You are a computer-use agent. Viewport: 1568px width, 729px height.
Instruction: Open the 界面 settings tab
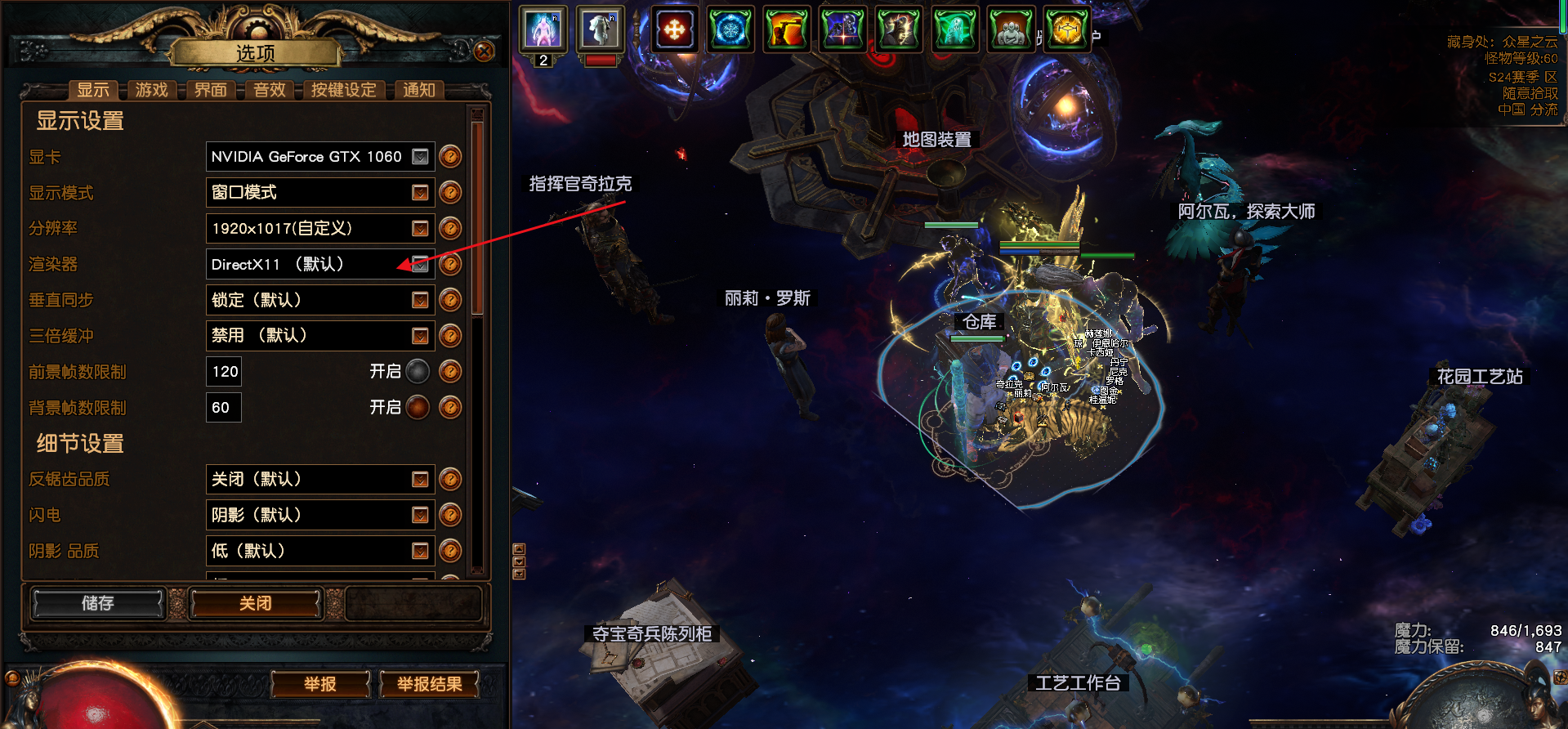coord(210,90)
